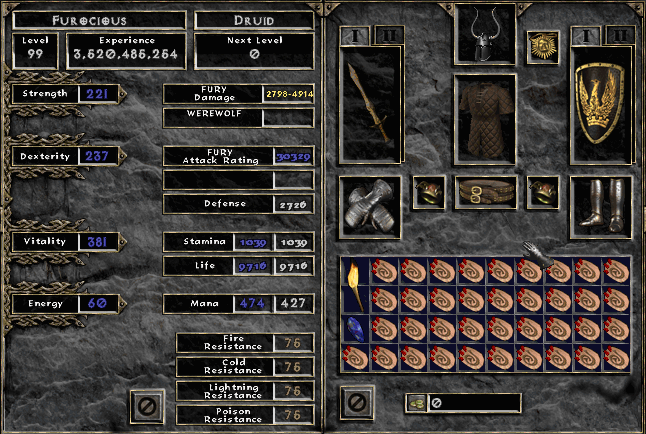Switch to weapon set II above the weapon
Viewport: 646px width, 434px height.
pos(388,35)
